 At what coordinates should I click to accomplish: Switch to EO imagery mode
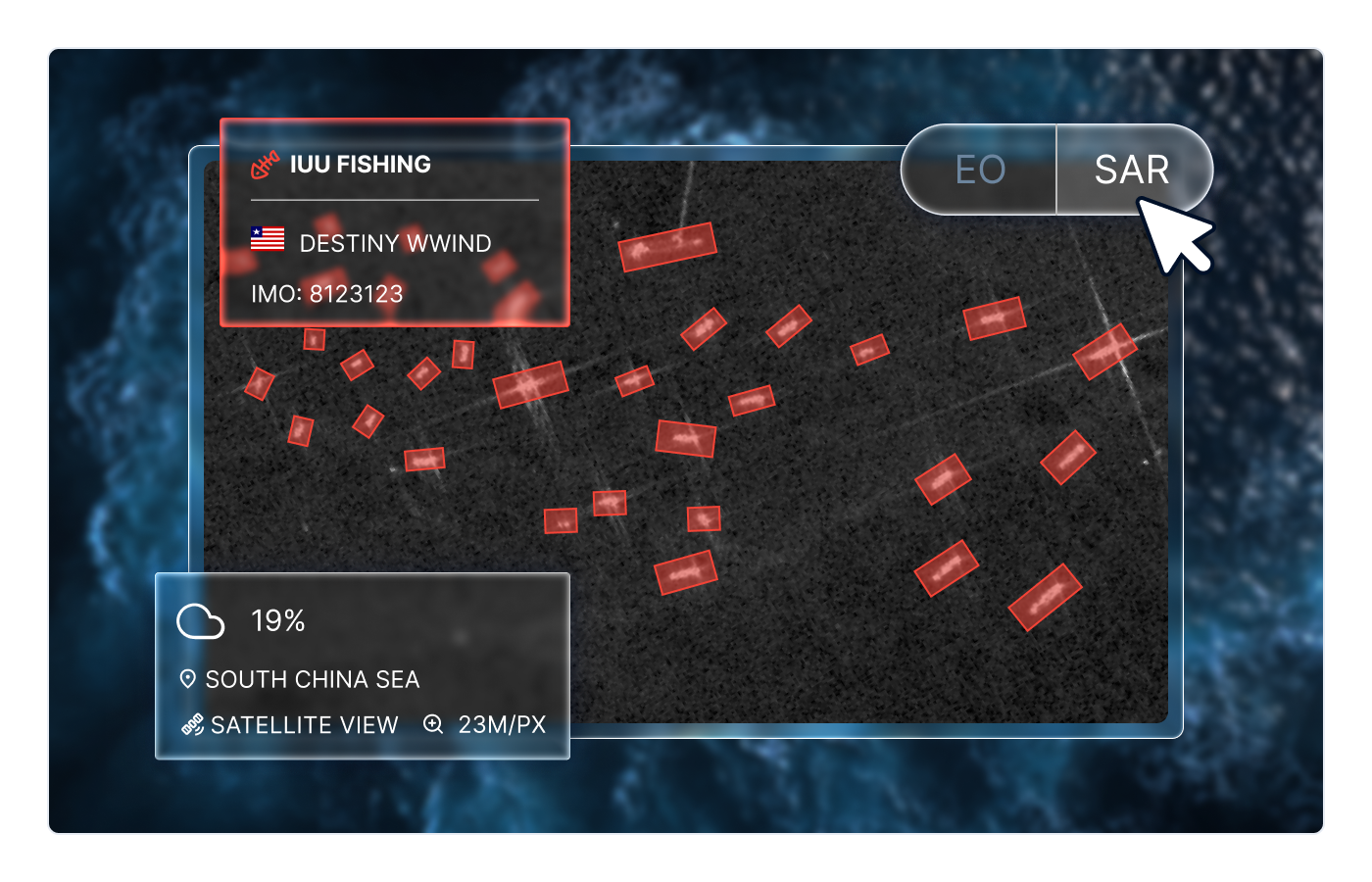tap(978, 169)
